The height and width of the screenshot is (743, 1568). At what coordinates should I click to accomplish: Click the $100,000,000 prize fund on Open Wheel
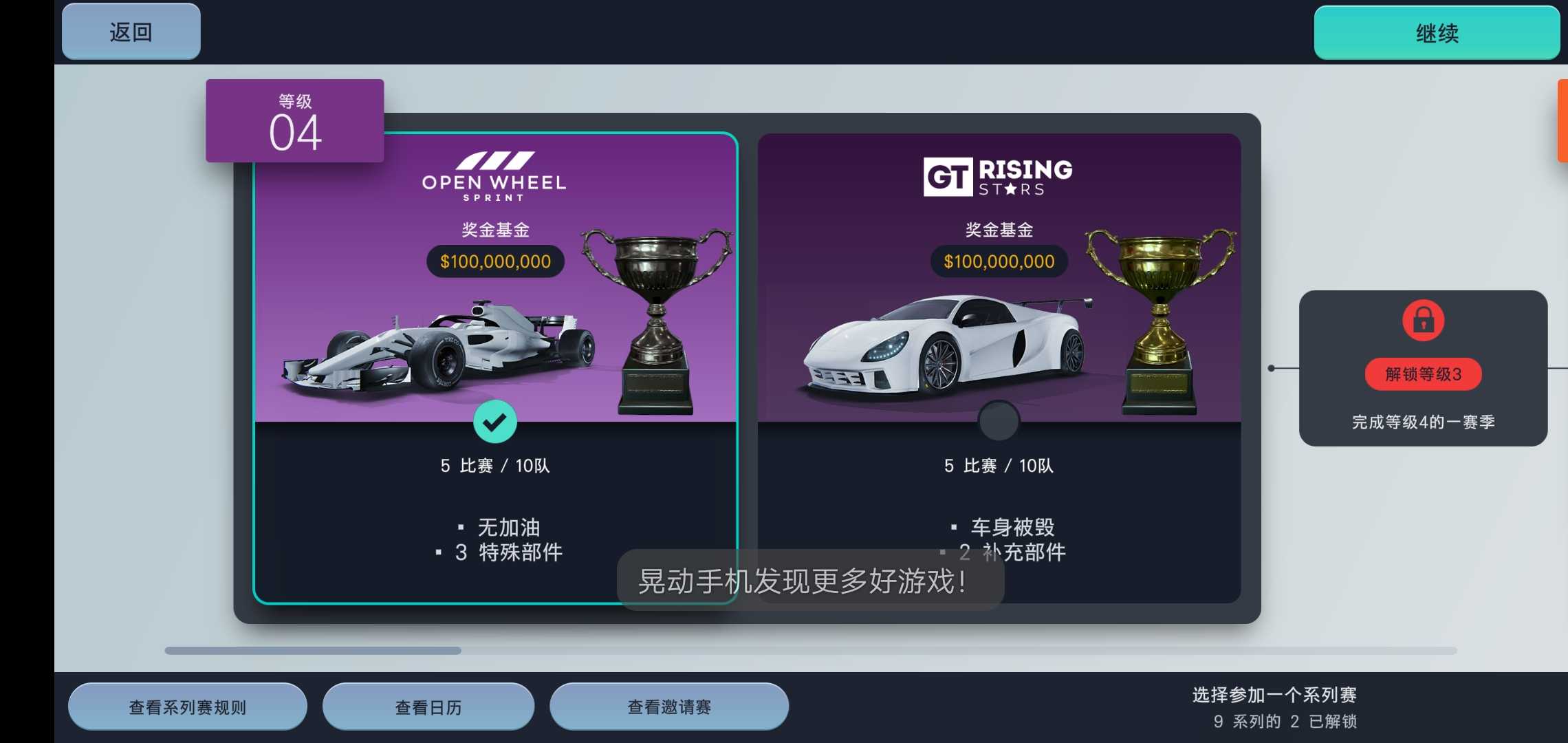coord(494,261)
